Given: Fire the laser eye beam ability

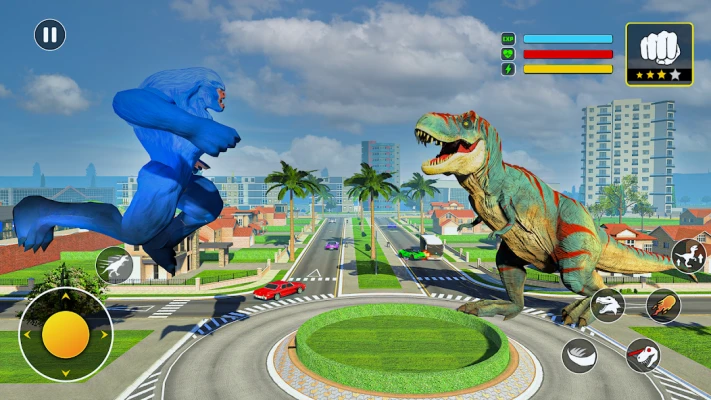Looking at the screenshot, I should coord(642,355).
